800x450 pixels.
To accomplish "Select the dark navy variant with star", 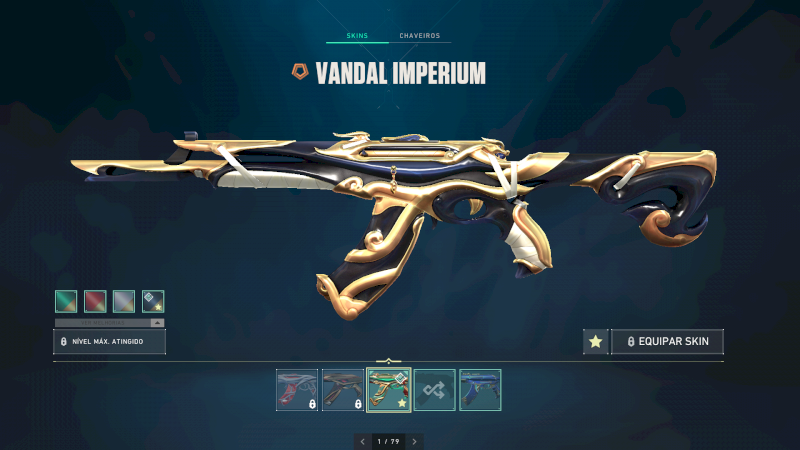I will [x=153, y=301].
